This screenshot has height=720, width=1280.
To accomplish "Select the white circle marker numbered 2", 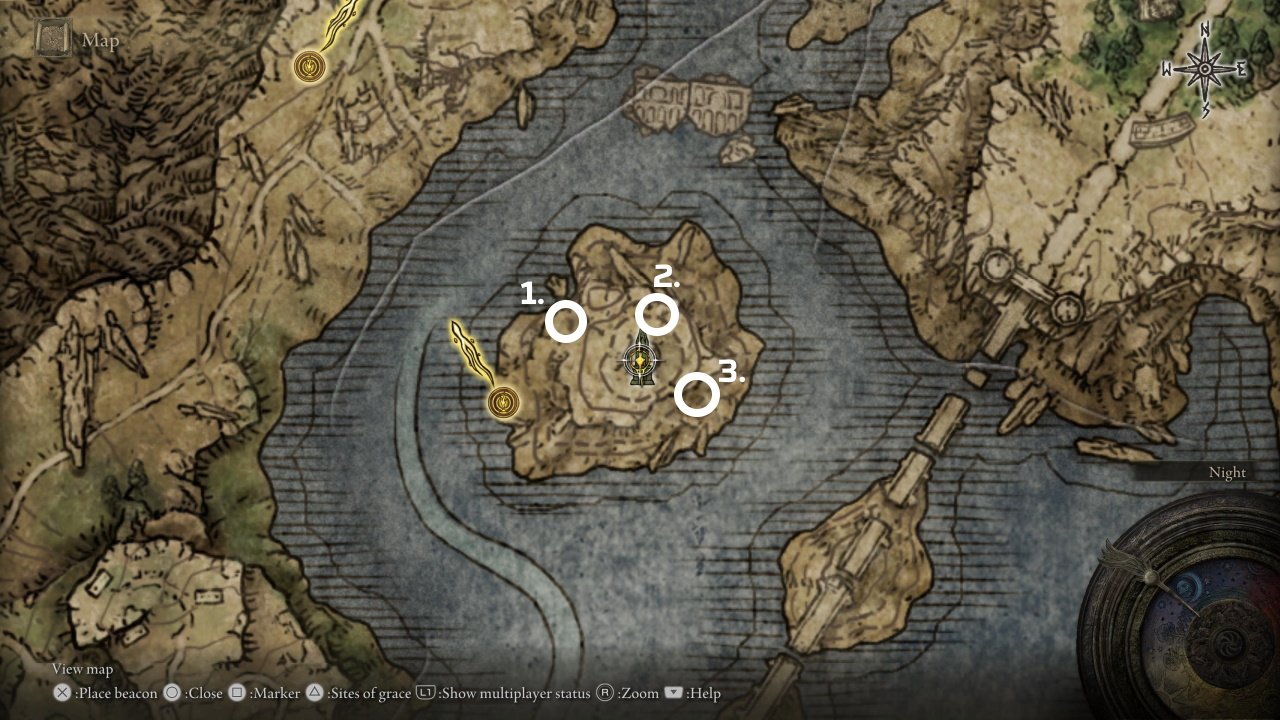I will (657, 314).
